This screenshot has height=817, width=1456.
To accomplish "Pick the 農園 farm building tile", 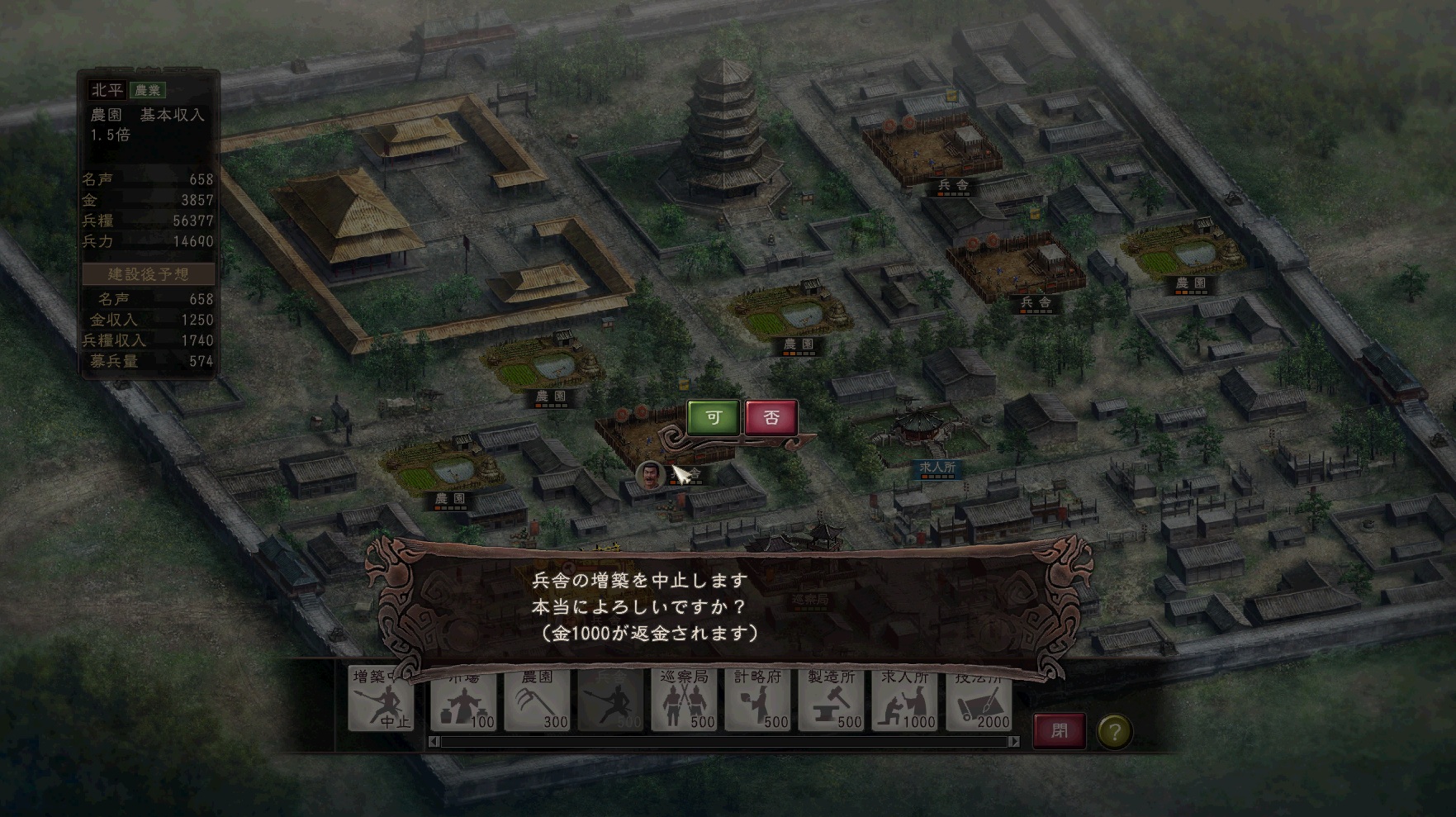I will click(537, 701).
